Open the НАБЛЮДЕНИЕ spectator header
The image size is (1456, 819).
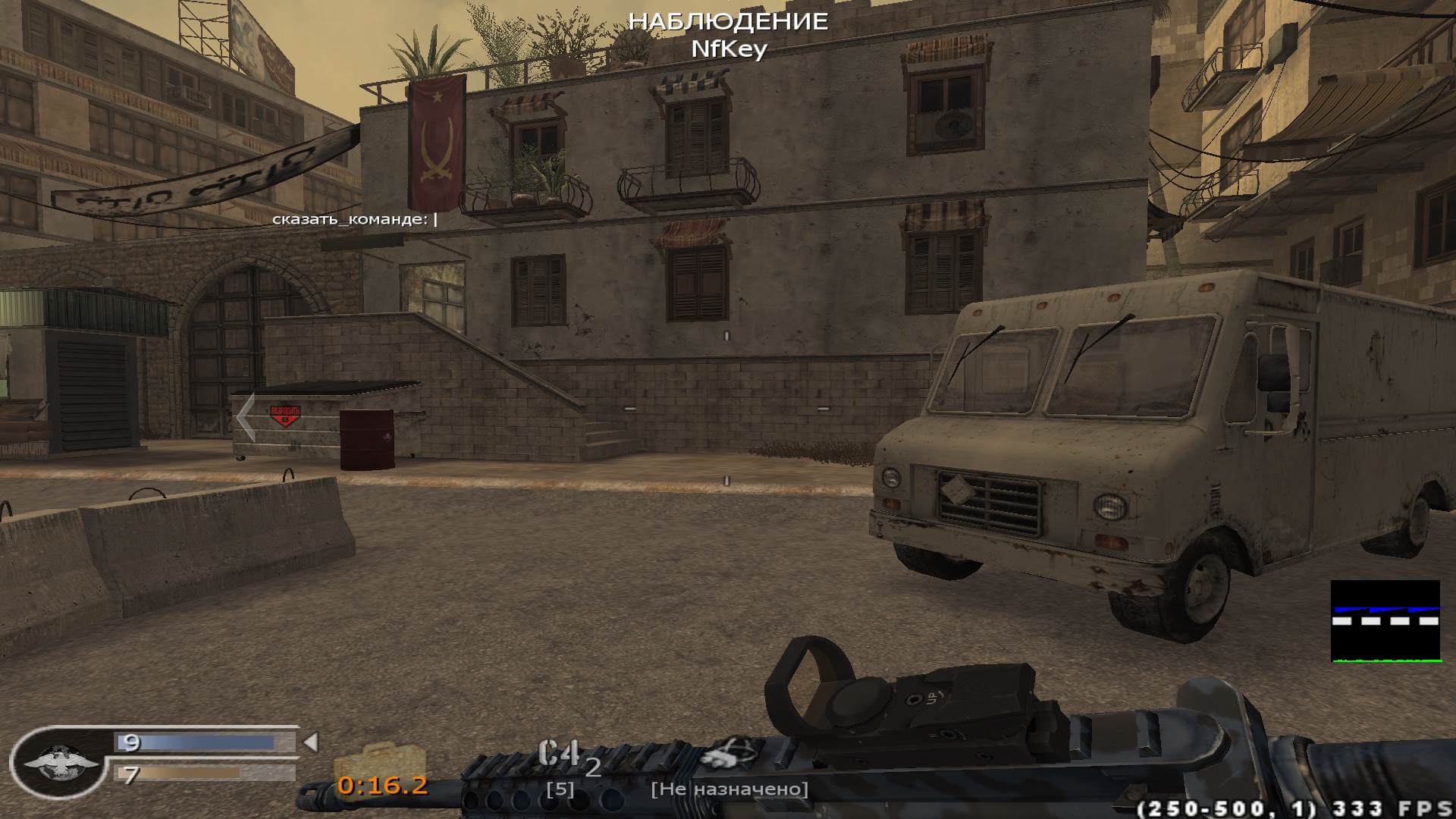tap(727, 21)
